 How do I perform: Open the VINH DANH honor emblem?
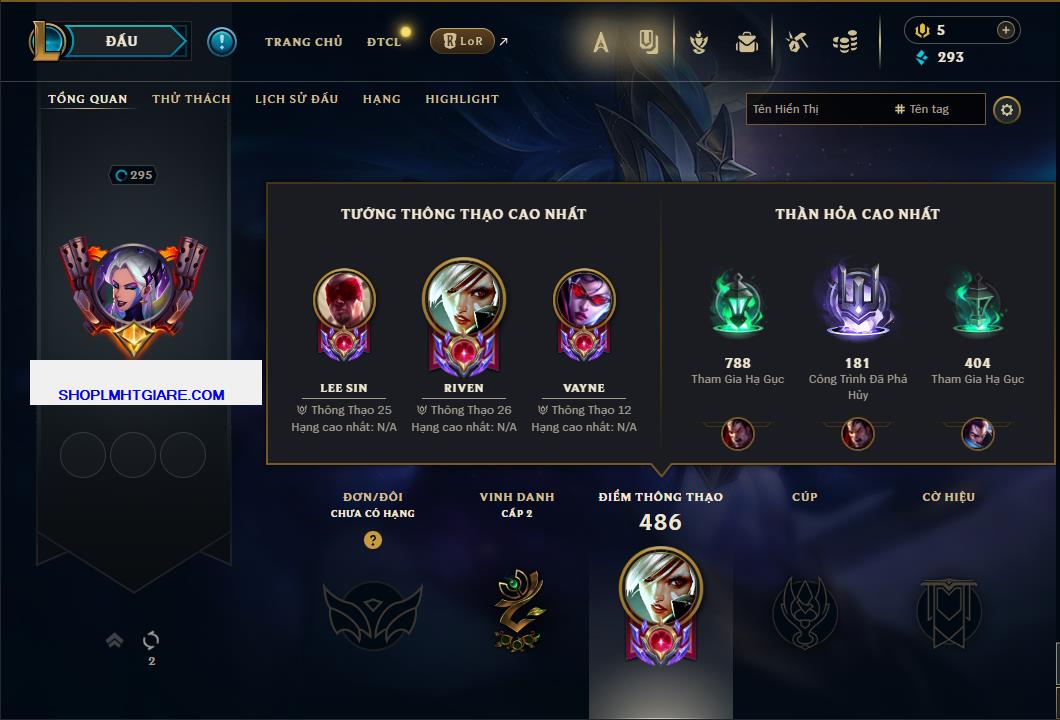(x=517, y=606)
